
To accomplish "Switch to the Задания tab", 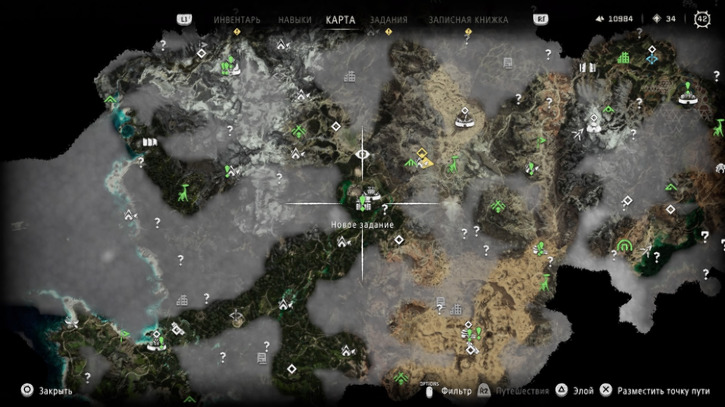I will coord(388,19).
